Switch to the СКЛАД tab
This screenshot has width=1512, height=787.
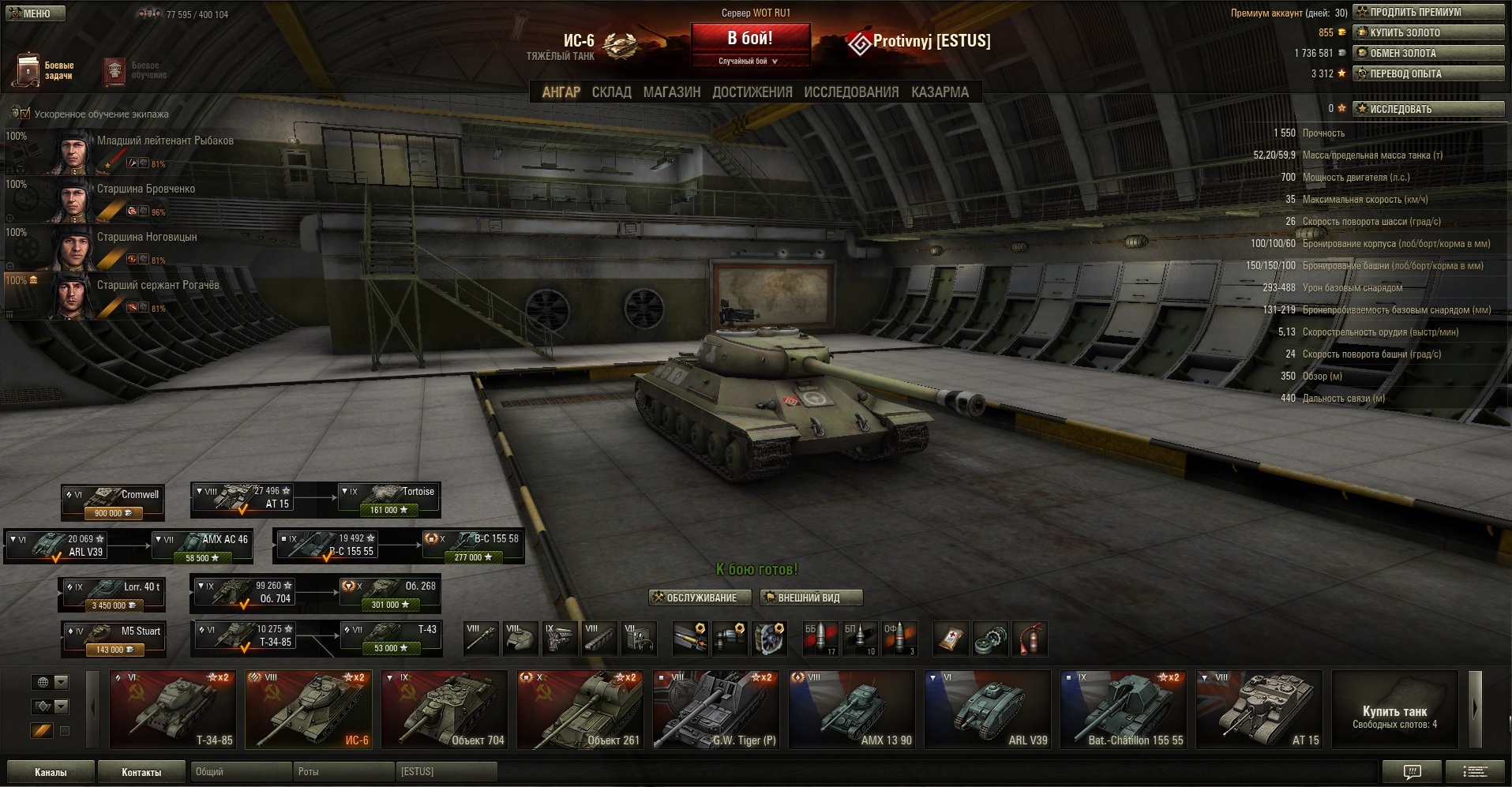pos(611,92)
